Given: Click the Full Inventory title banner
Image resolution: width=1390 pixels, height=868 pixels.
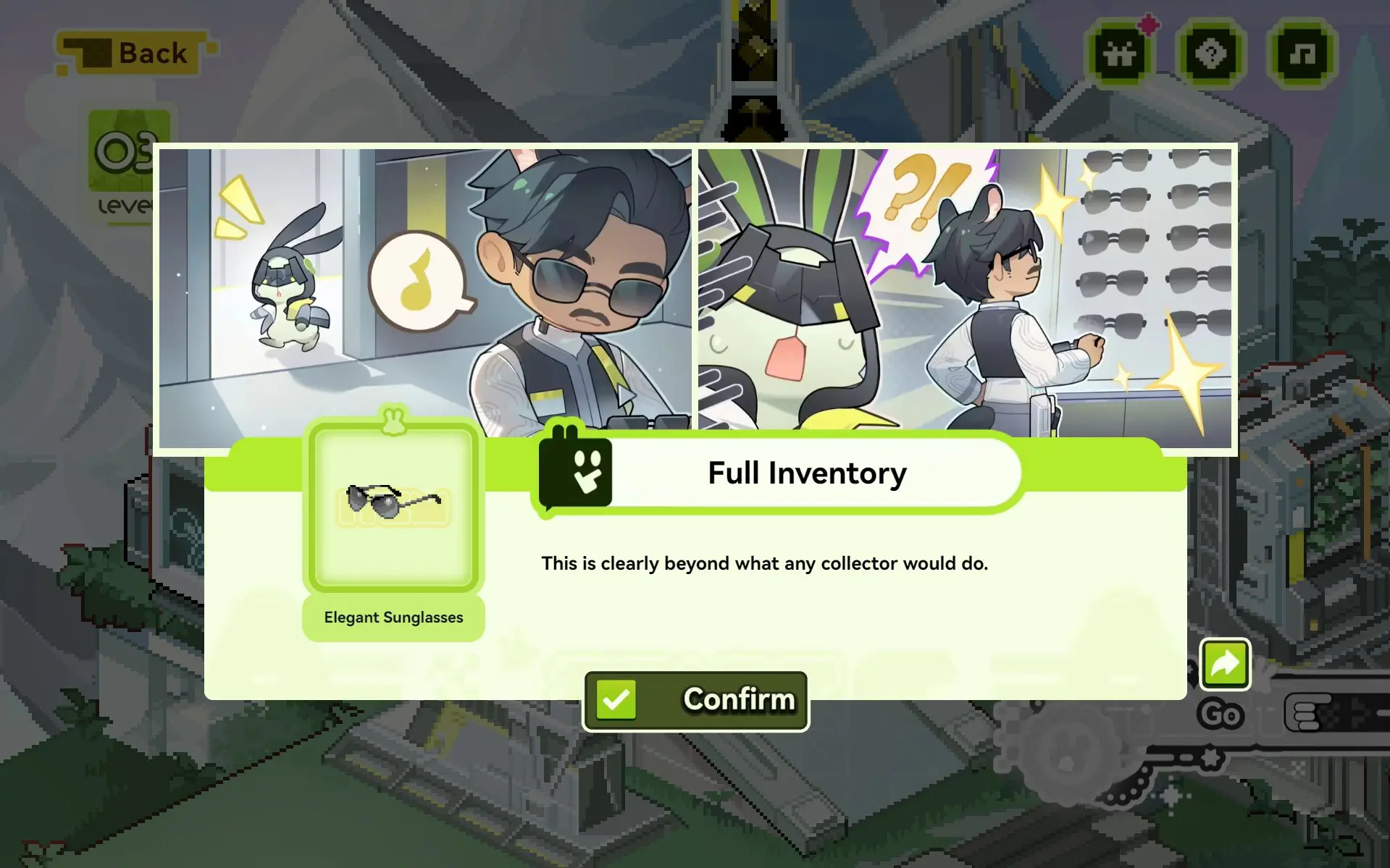Looking at the screenshot, I should pyautogui.click(x=806, y=473).
